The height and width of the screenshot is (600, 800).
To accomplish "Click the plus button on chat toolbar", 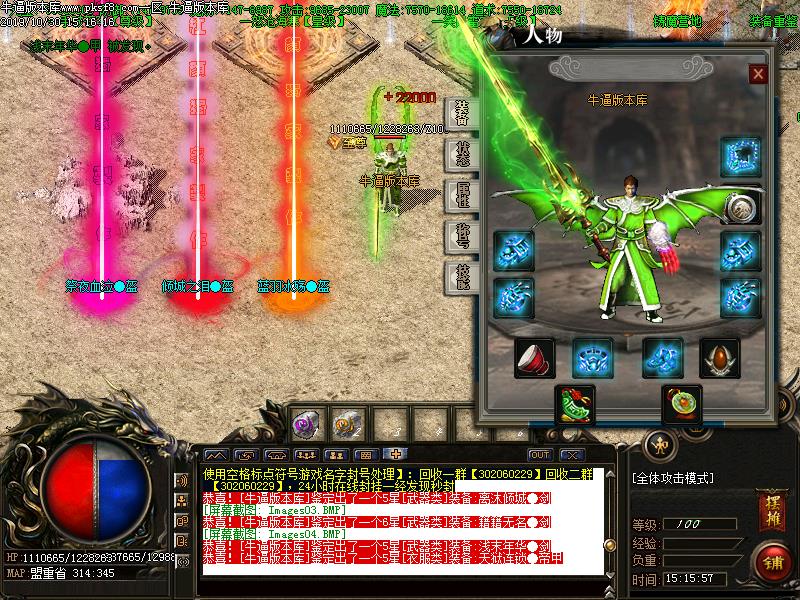I will pos(396,455).
